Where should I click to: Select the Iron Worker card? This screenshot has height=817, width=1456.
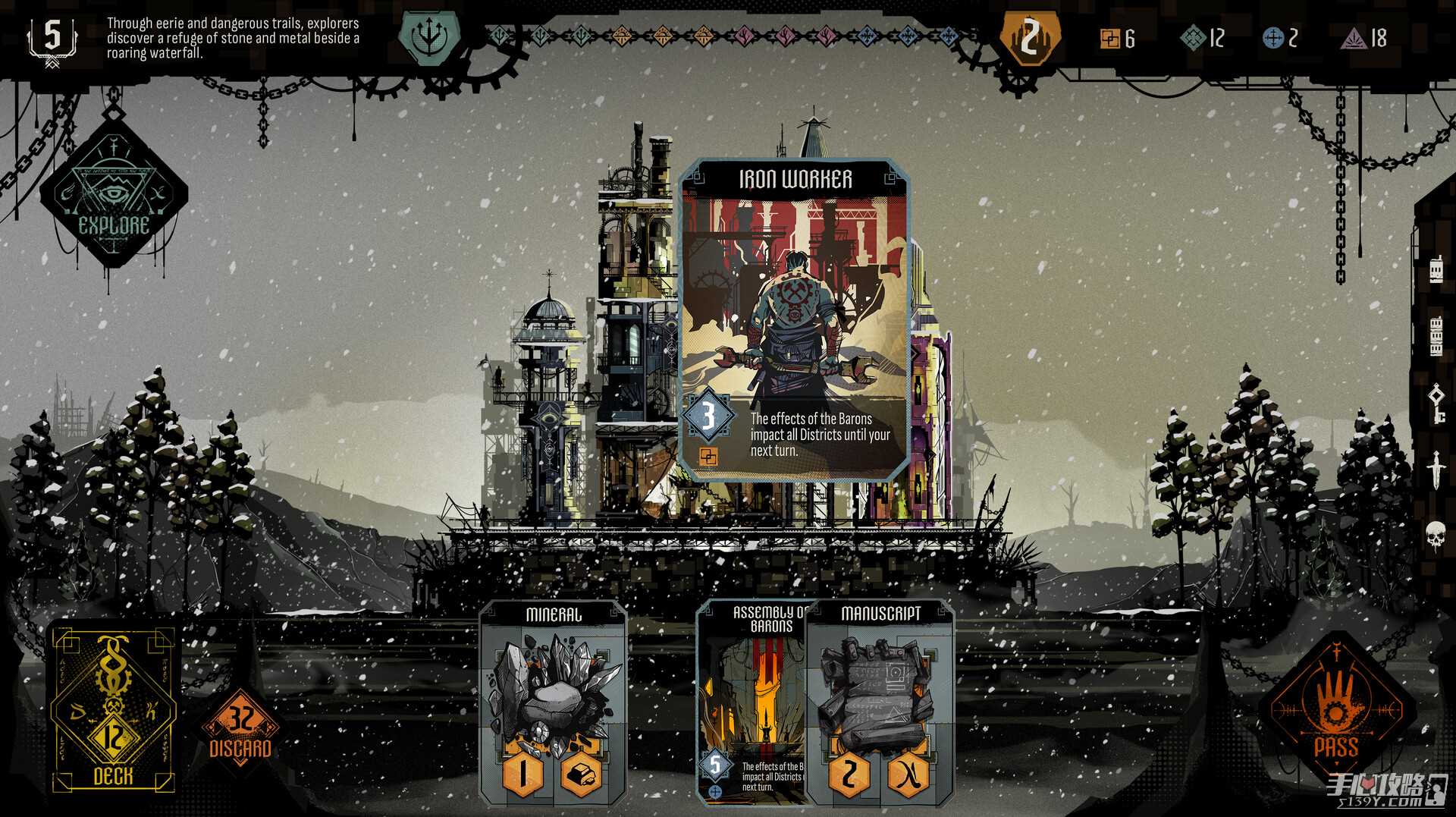tap(795, 319)
